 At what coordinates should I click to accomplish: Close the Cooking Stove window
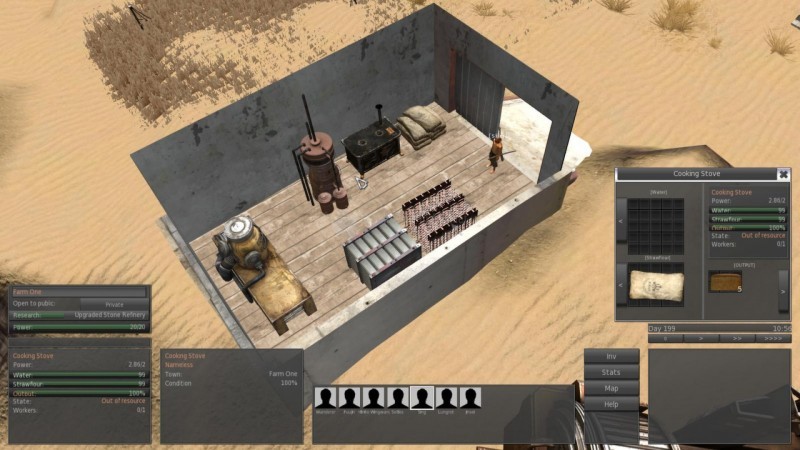[x=783, y=174]
